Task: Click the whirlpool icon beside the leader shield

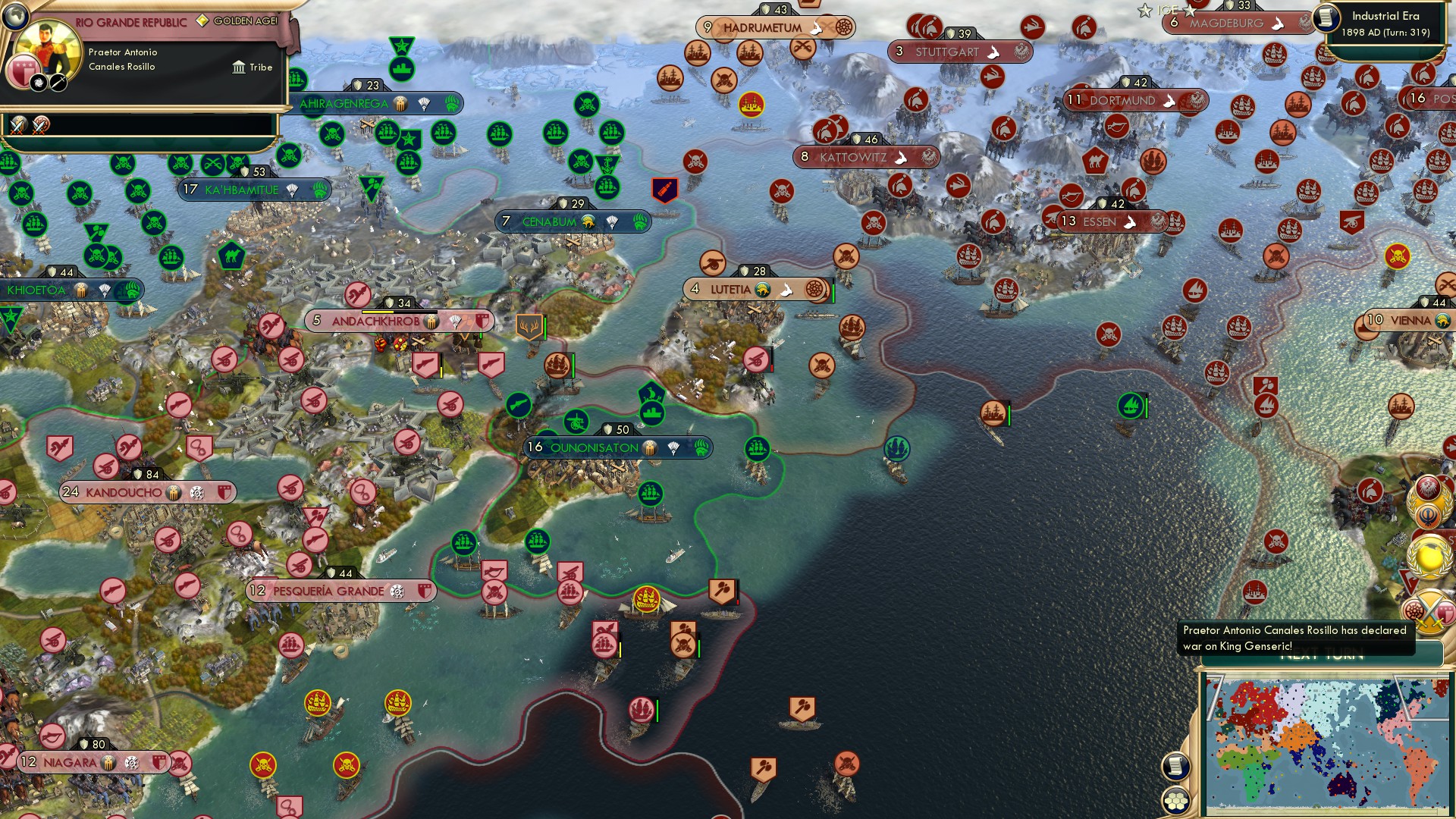Action: point(38,83)
